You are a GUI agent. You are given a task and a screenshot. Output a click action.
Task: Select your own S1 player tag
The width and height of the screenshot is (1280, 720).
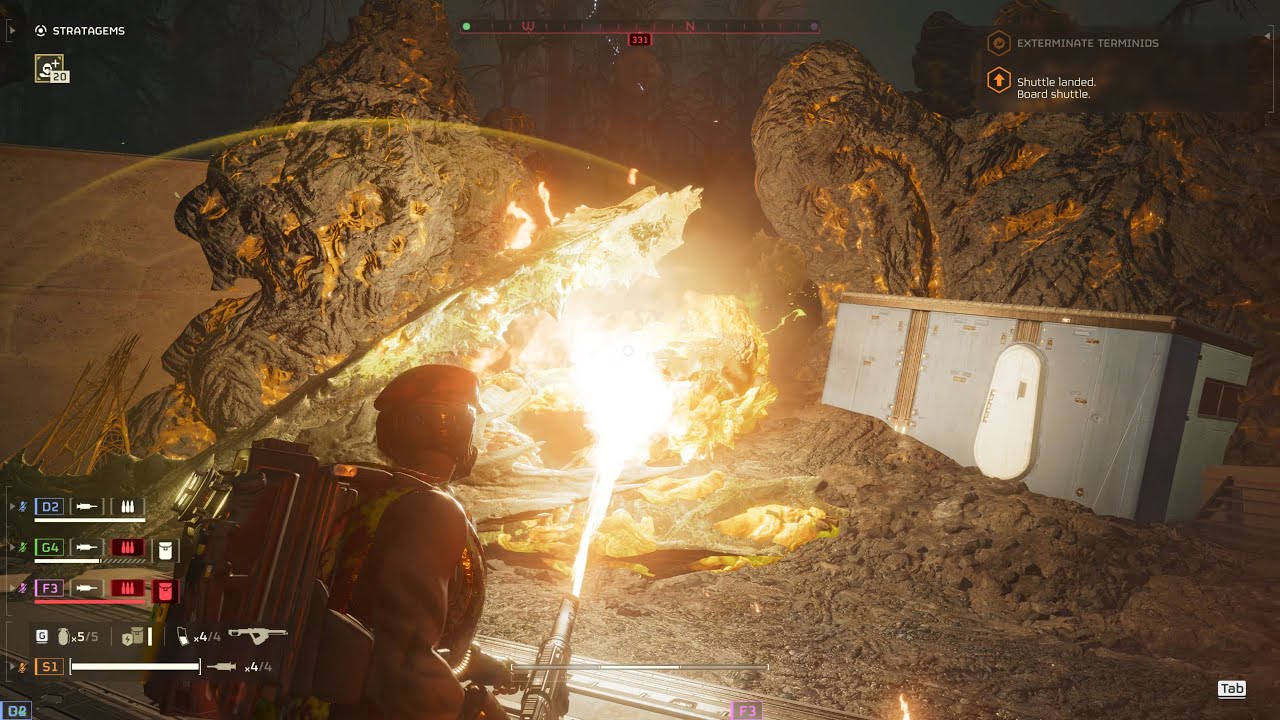coord(48,666)
